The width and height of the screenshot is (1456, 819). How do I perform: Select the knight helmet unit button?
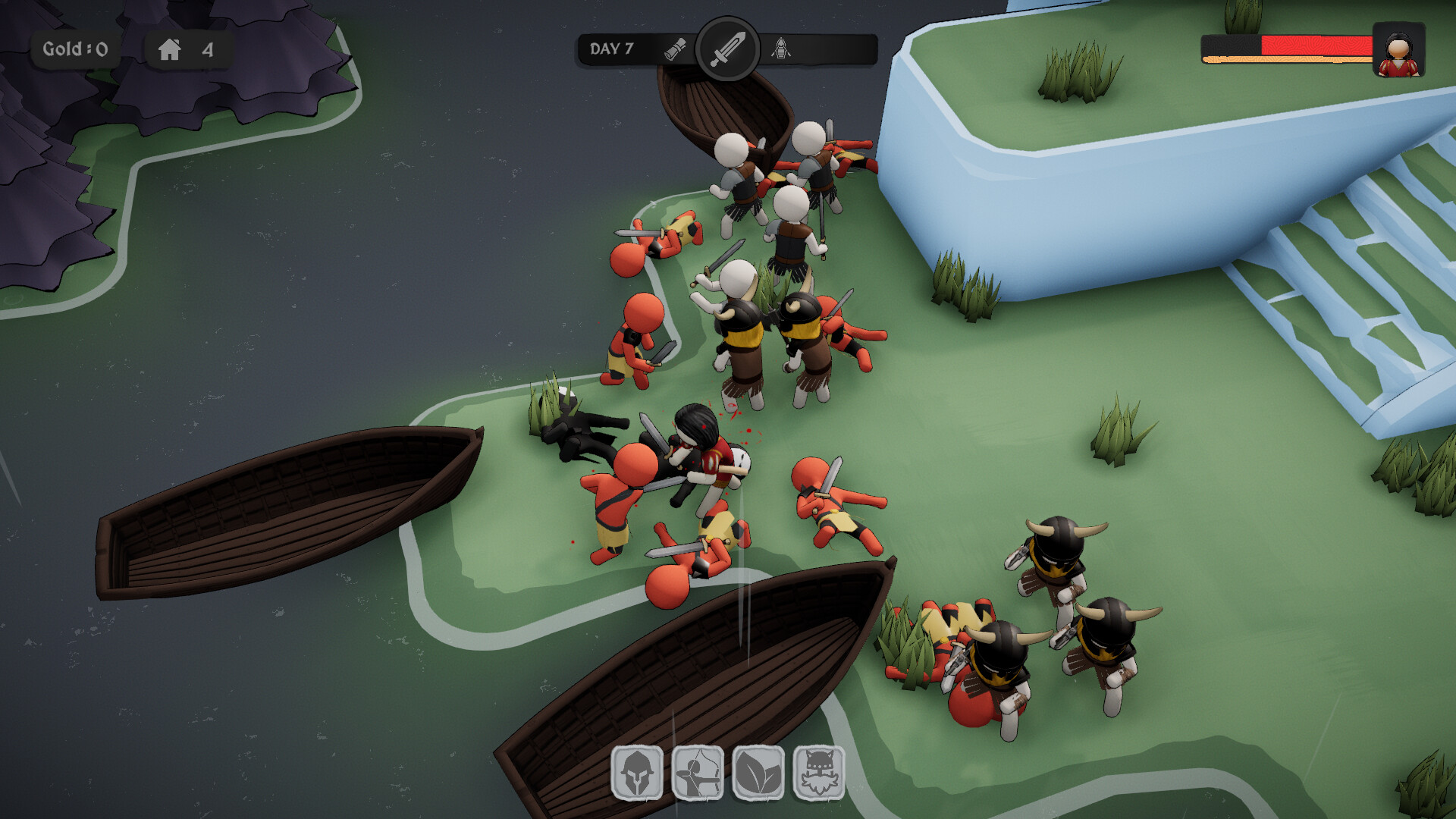pos(637,772)
